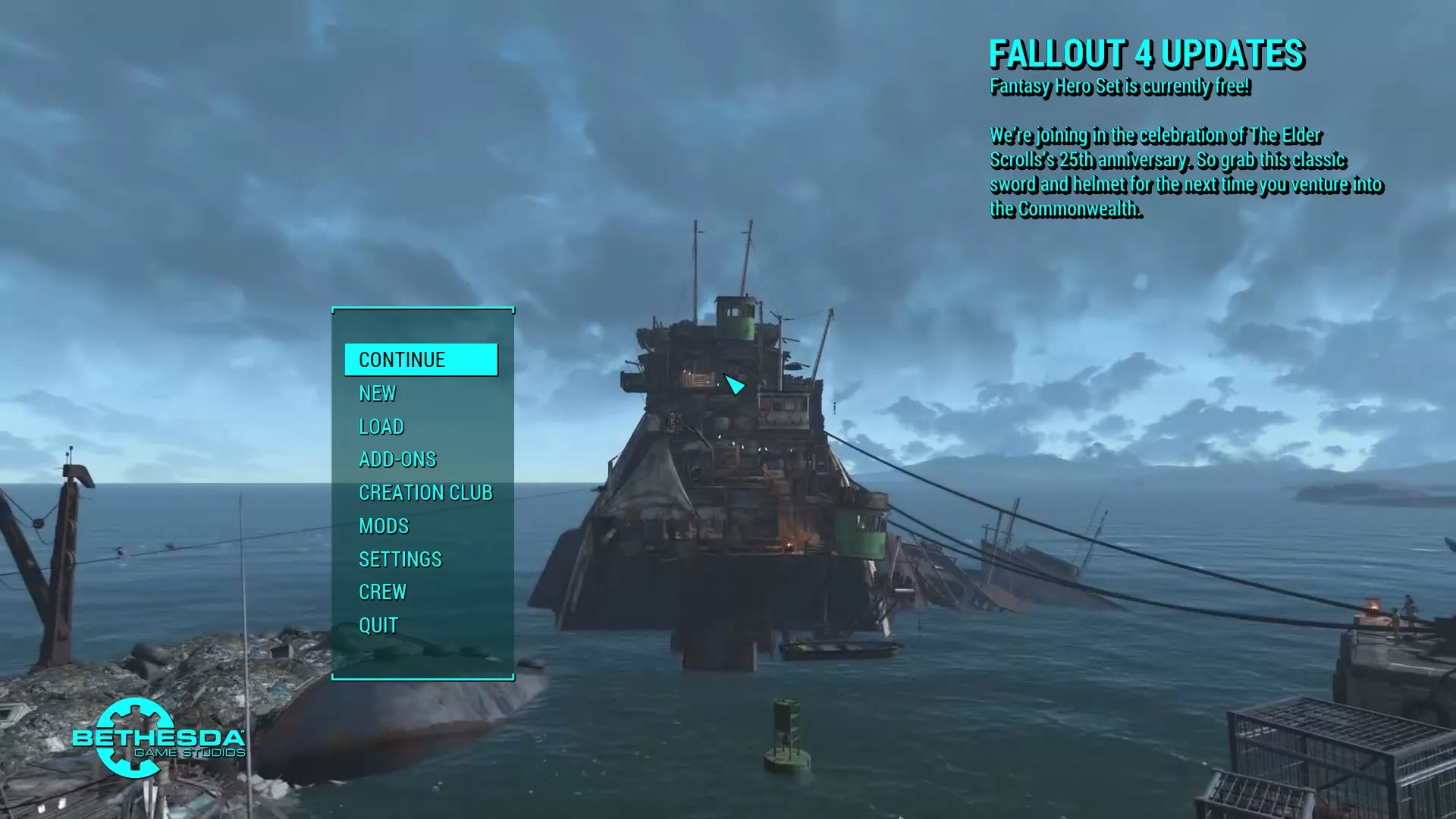Start a New game

click(x=378, y=393)
